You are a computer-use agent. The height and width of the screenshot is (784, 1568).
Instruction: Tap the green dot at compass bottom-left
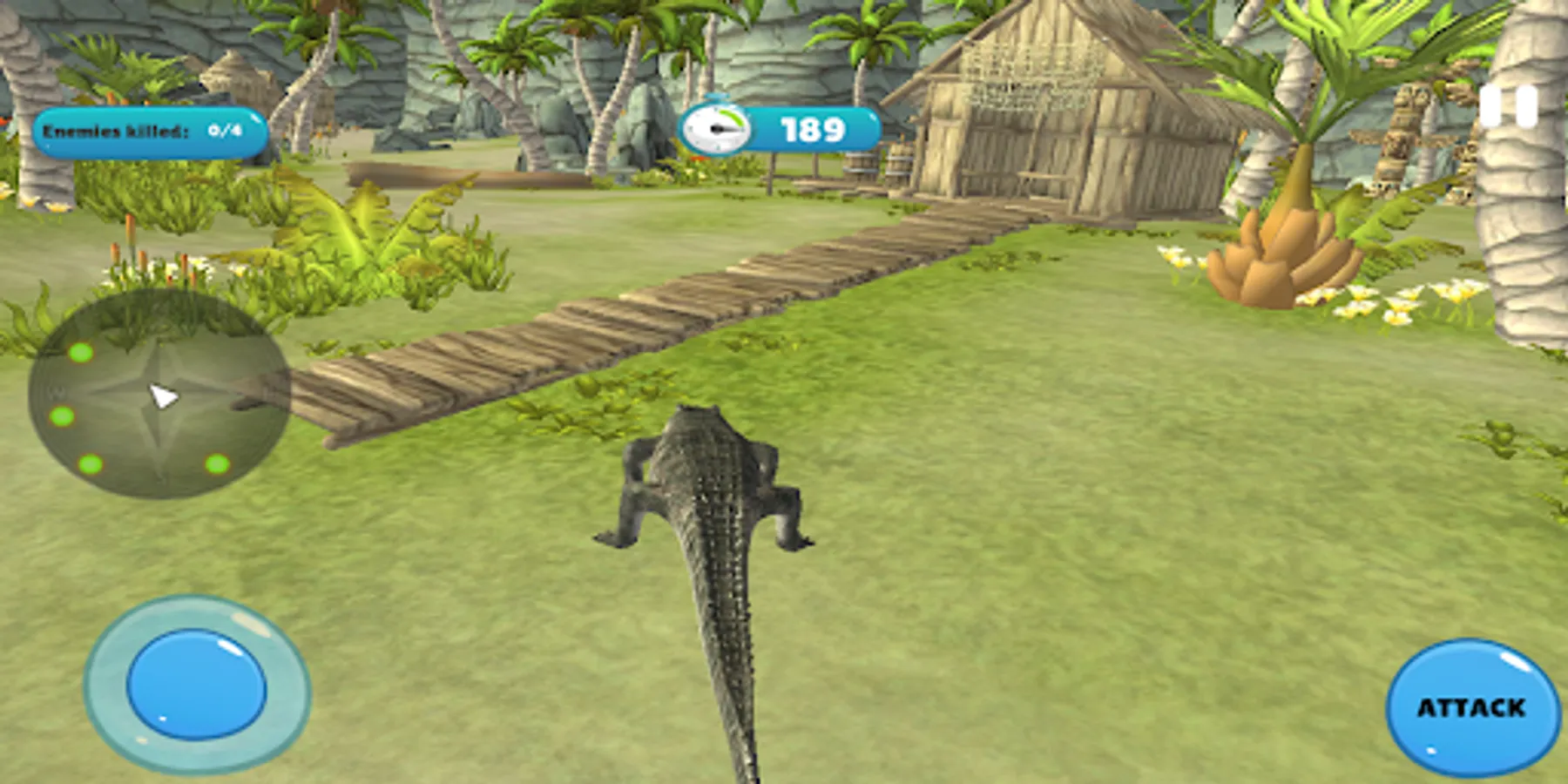(x=91, y=464)
